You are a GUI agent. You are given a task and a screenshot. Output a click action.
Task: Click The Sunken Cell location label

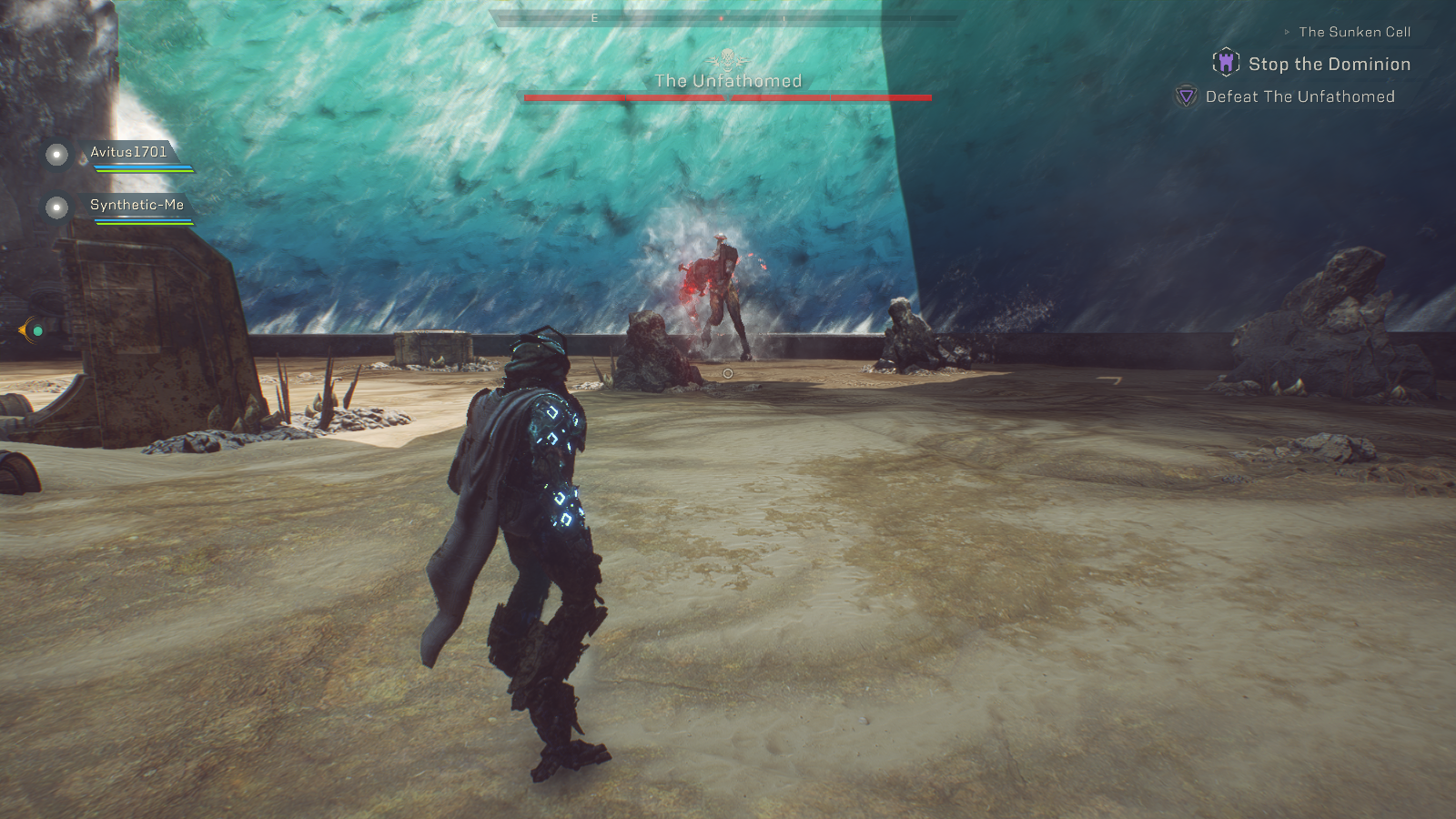tap(1354, 32)
